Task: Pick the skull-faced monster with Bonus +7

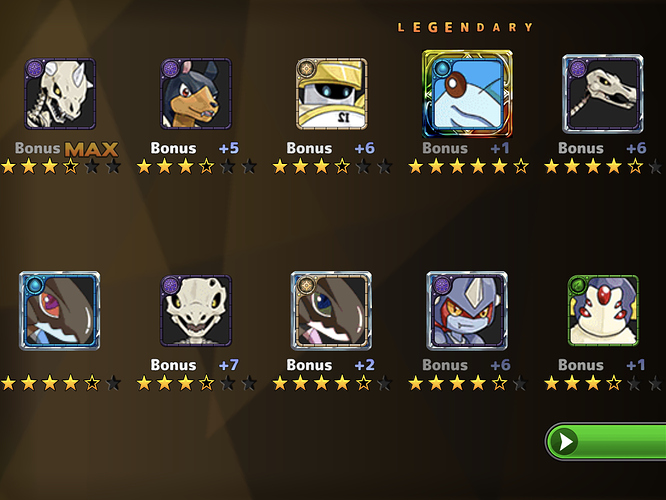Action: click(x=196, y=310)
